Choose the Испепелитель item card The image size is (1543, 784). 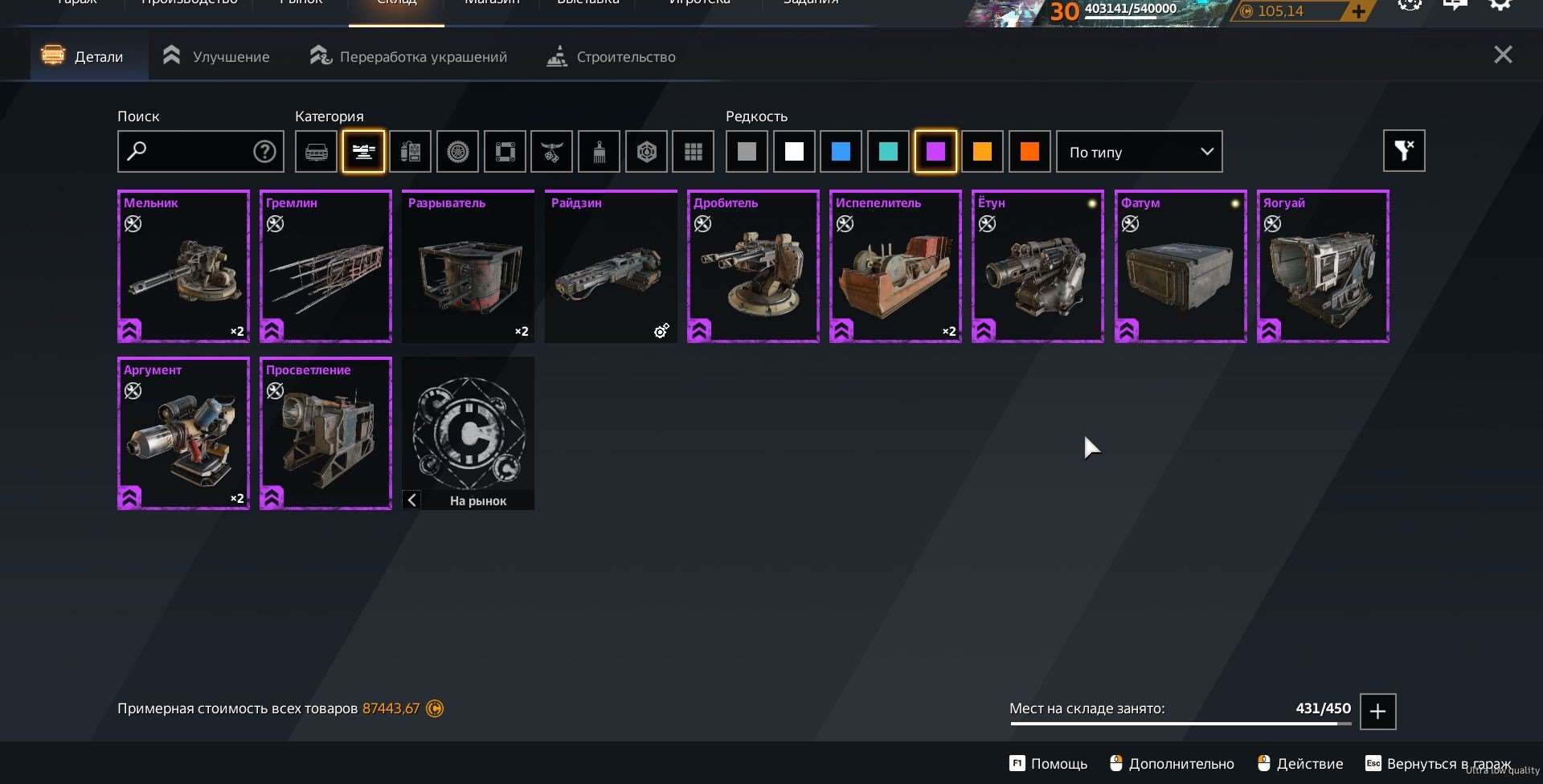coord(895,266)
